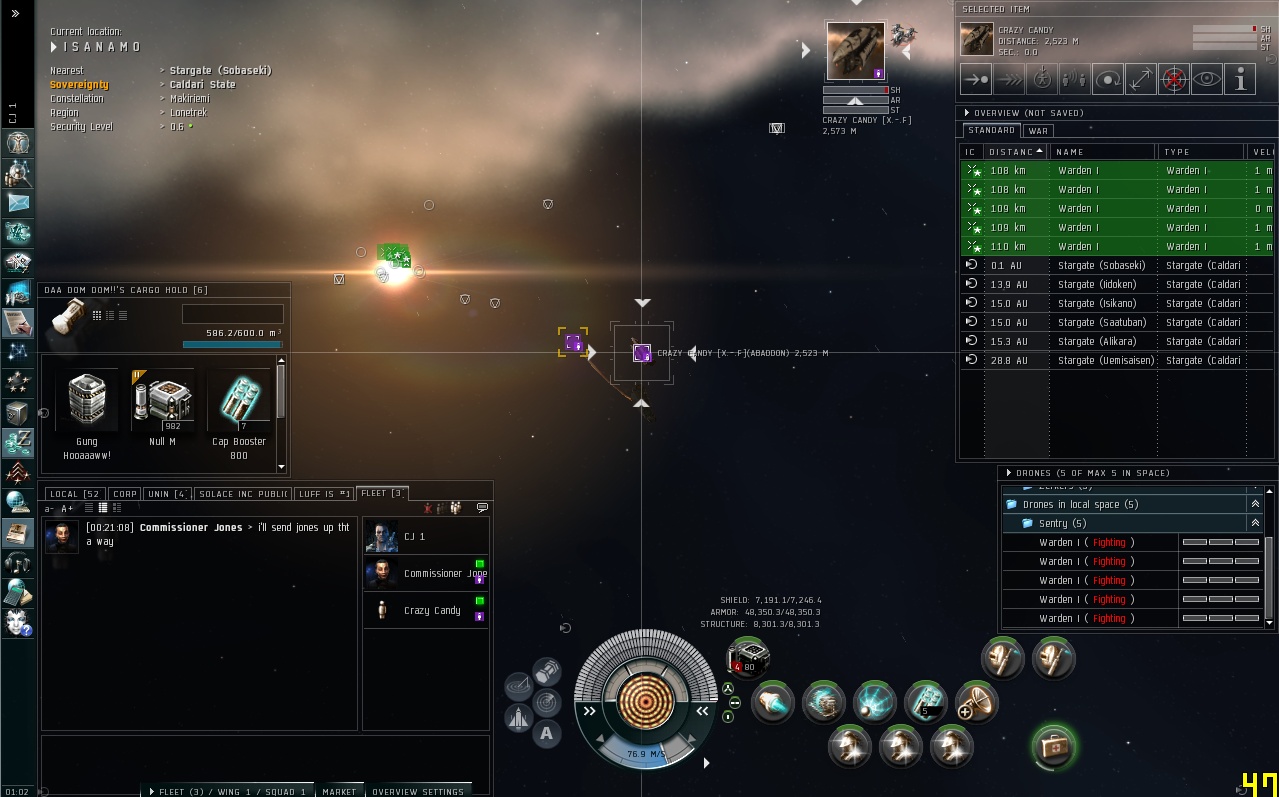Open Overview Settings from the bottom bar
Image resolution: width=1279 pixels, height=797 pixels.
point(418,791)
